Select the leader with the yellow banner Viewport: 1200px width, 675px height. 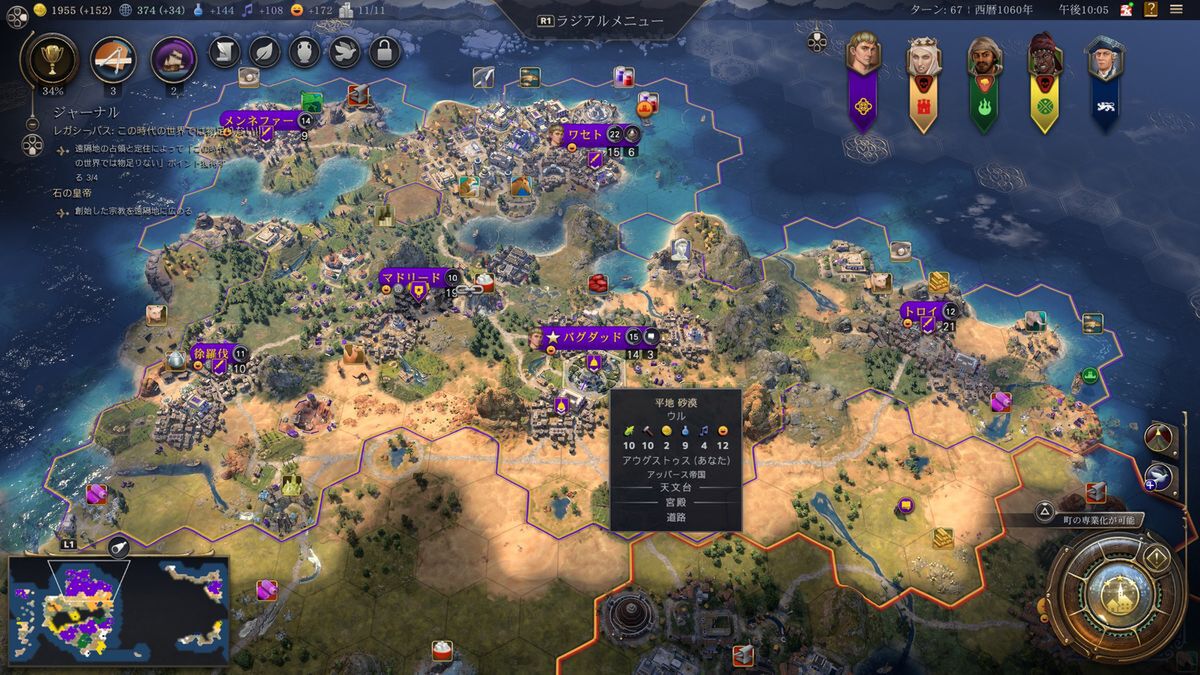pos(1044,60)
